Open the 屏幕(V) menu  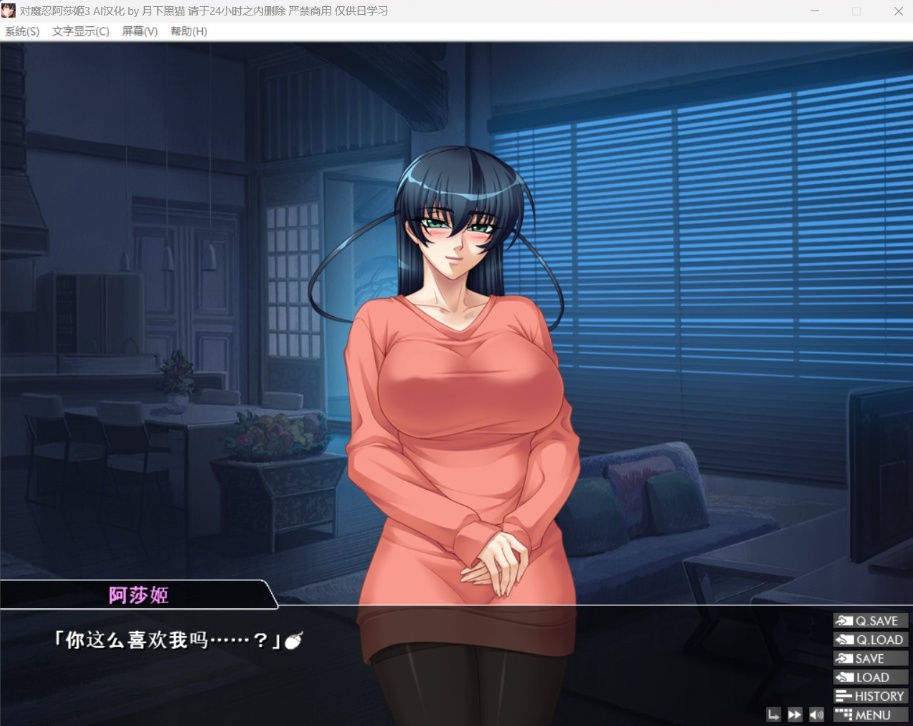click(x=140, y=31)
